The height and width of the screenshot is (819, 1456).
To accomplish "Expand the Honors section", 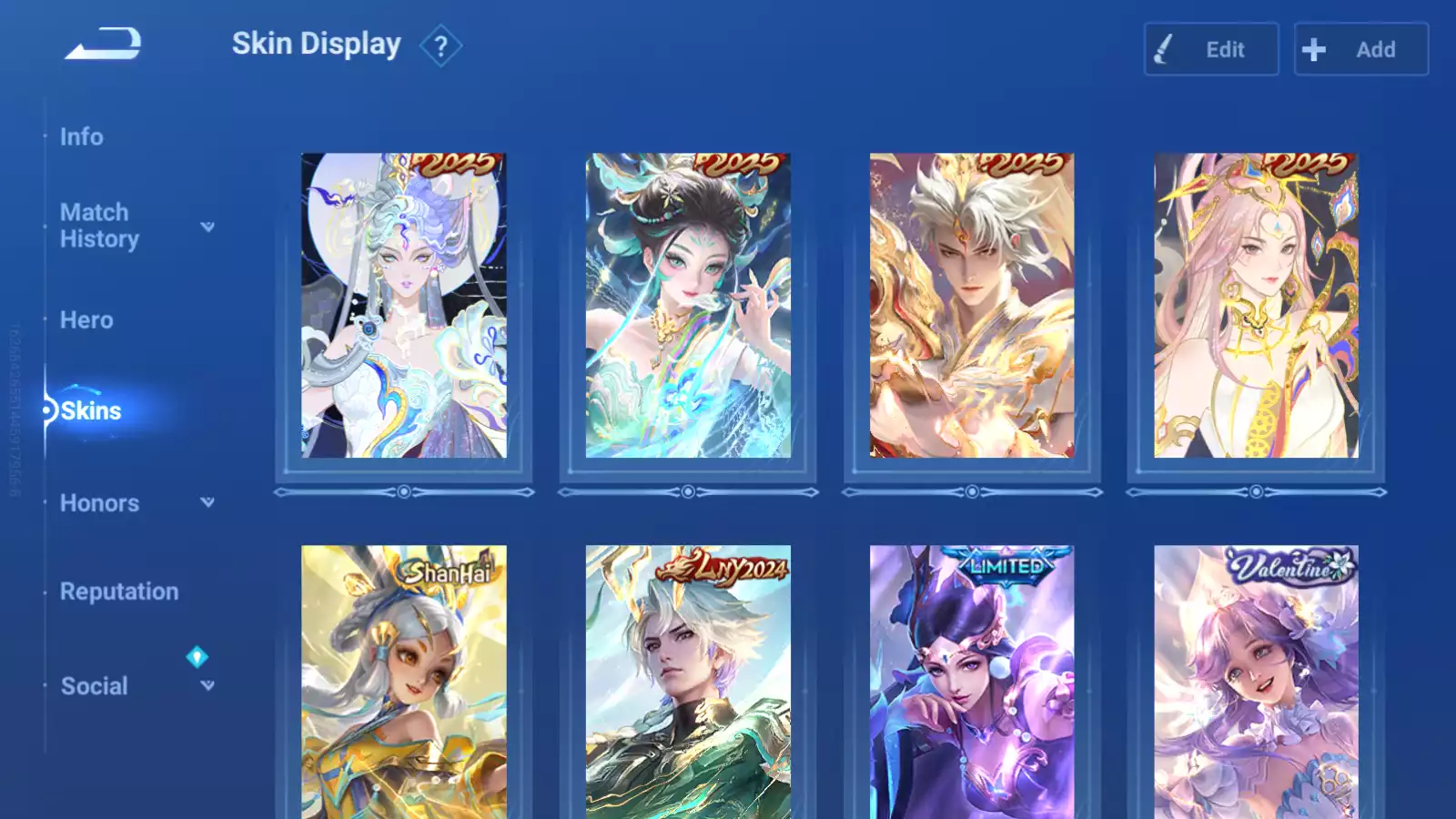I will pyautogui.click(x=207, y=501).
